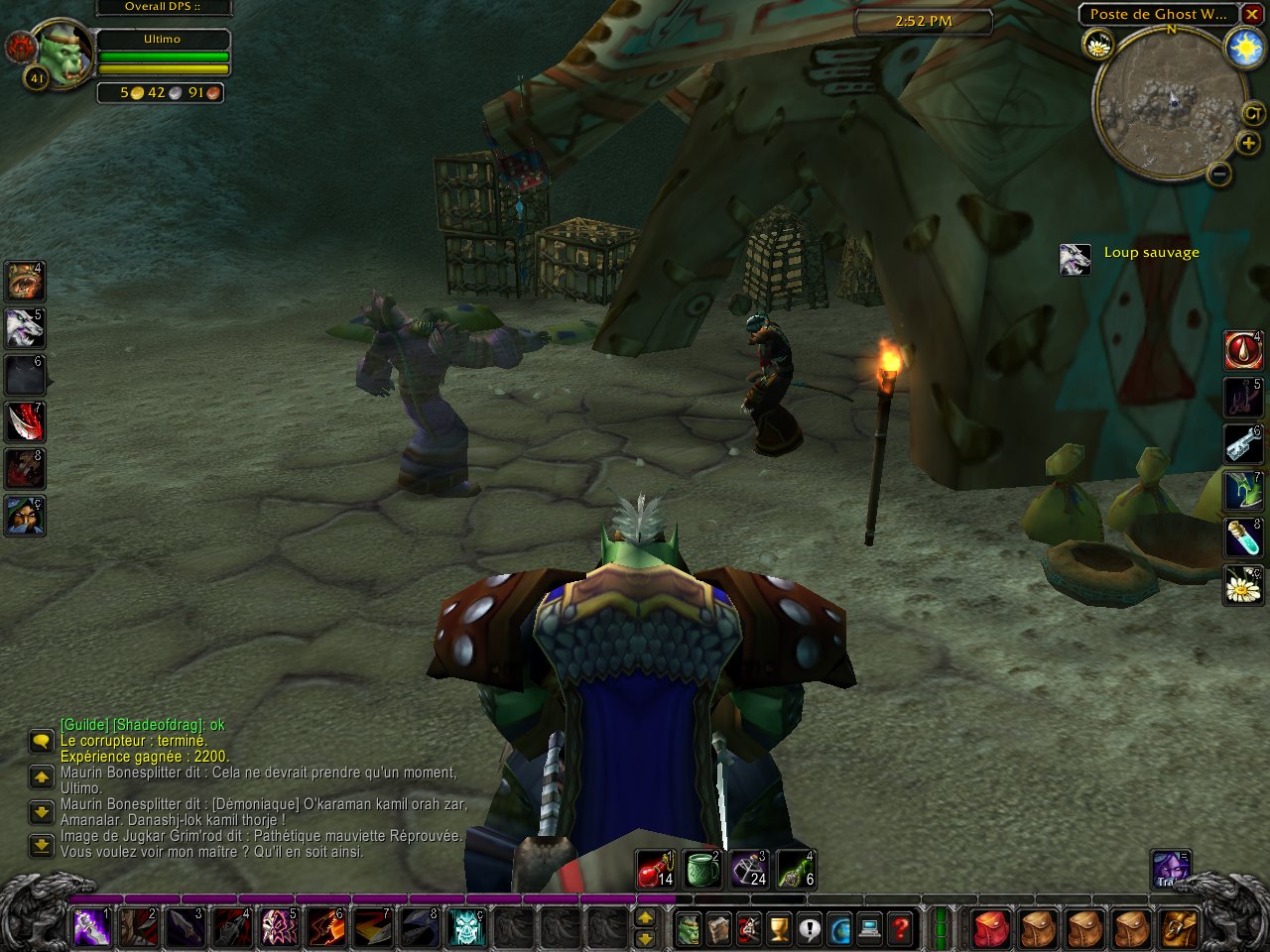Use the blue potion vial on right bar

point(1242,538)
